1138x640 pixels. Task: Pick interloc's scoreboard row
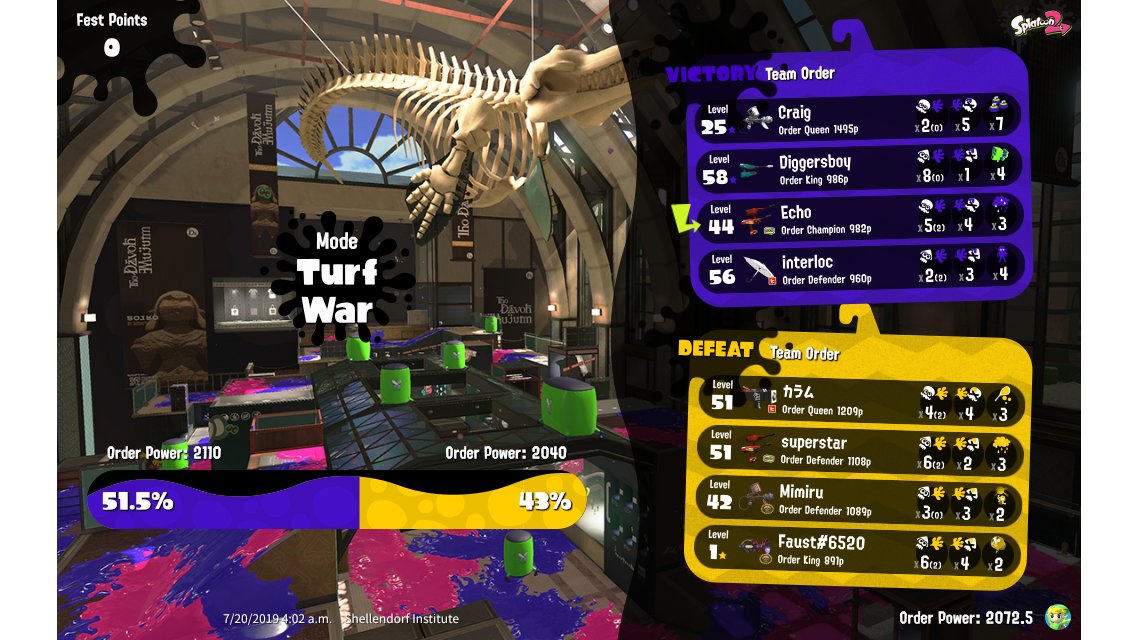pyautogui.click(x=858, y=268)
